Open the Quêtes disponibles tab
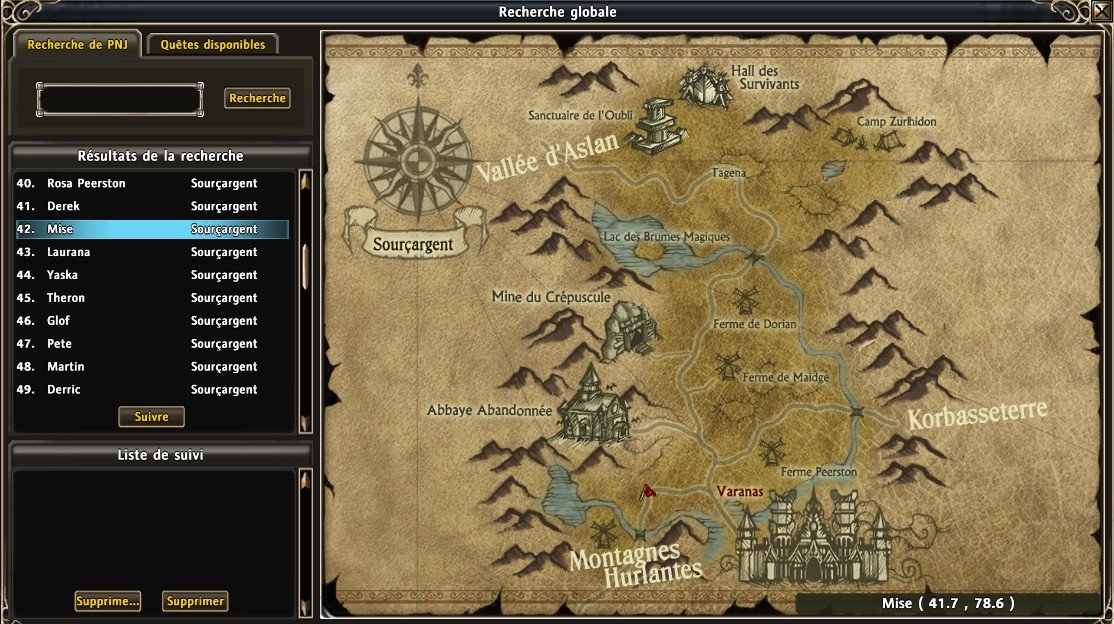This screenshot has height=624, width=1114. (x=213, y=45)
